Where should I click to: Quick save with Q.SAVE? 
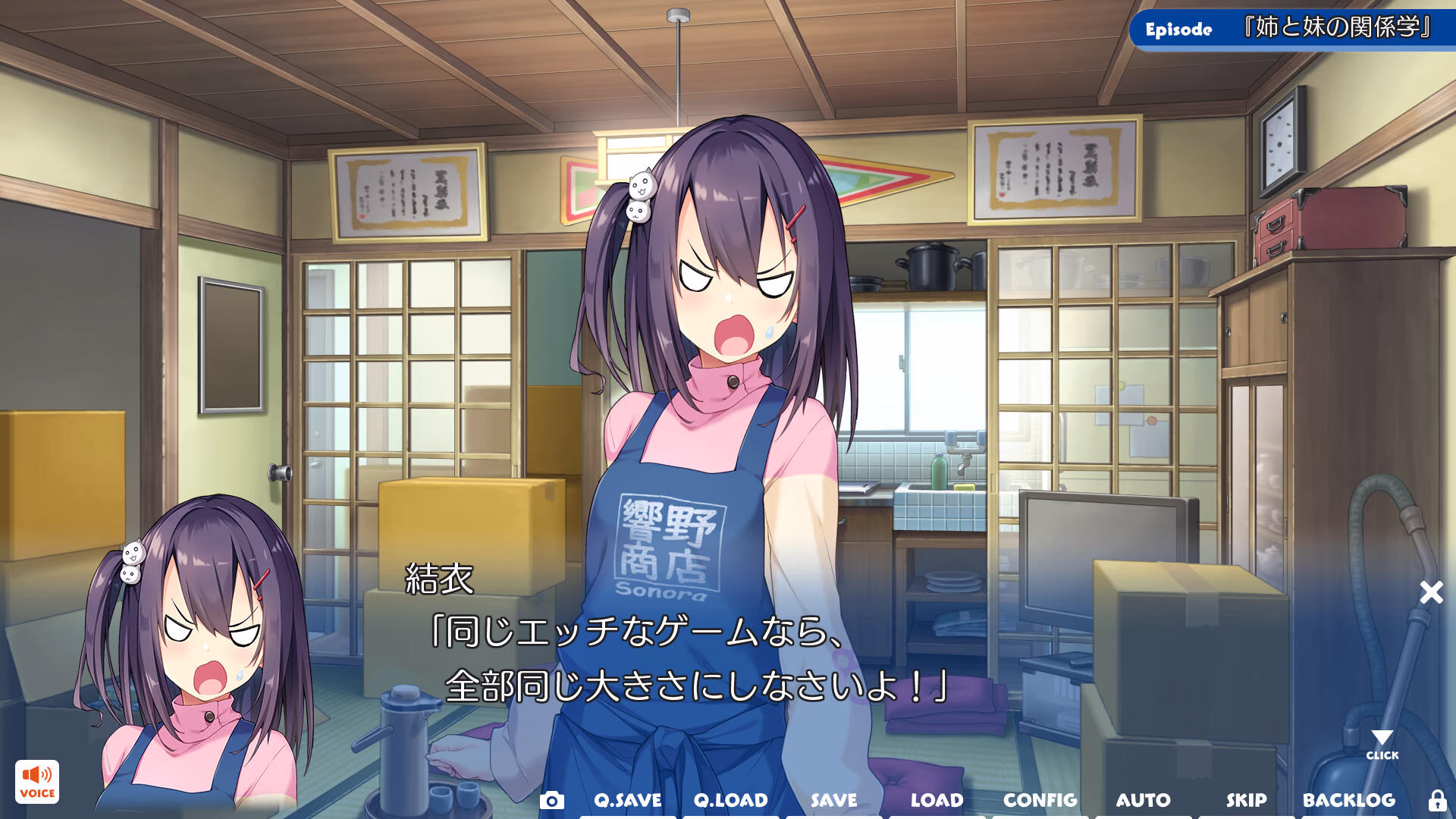(627, 800)
